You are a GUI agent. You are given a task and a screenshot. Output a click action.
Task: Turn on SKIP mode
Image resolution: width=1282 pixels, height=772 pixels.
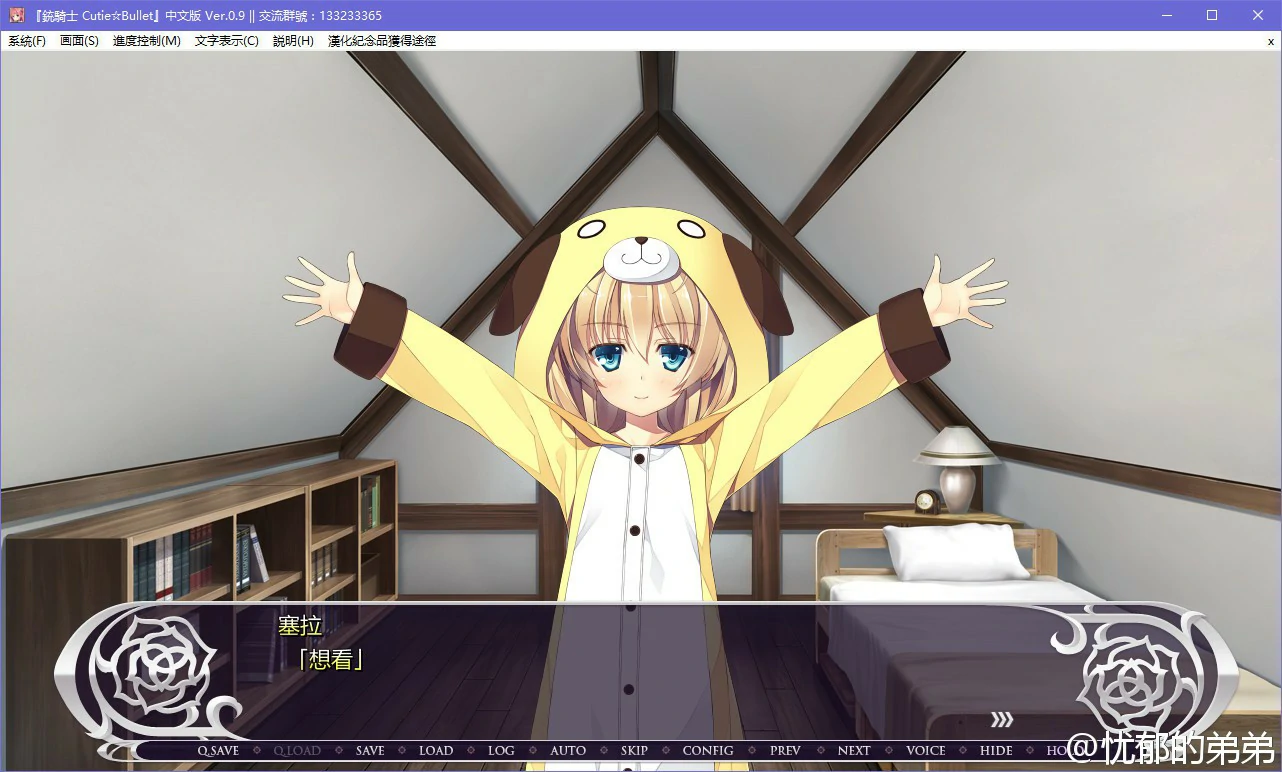click(634, 750)
